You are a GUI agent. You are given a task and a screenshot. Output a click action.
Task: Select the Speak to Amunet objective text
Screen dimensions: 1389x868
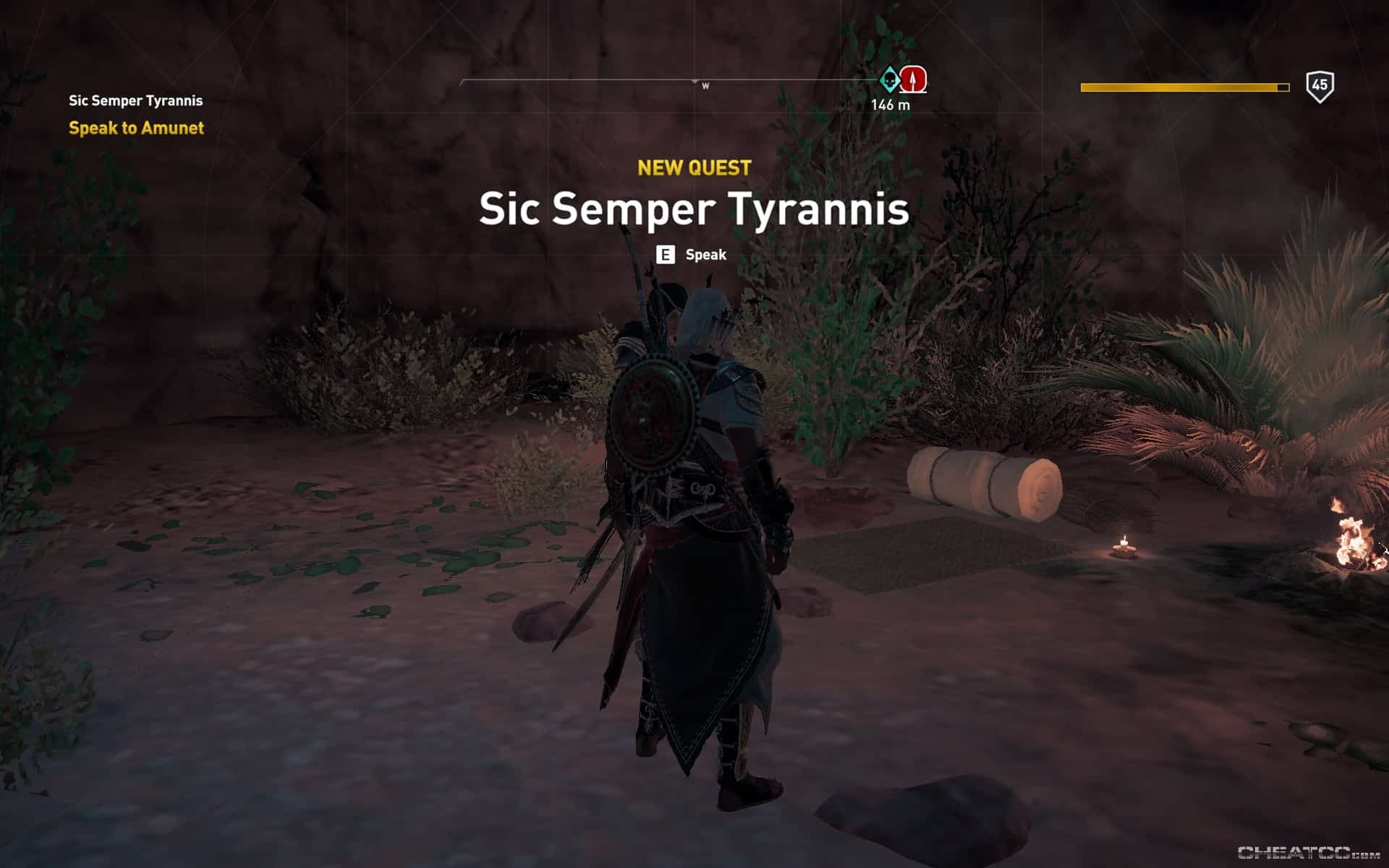pos(136,127)
